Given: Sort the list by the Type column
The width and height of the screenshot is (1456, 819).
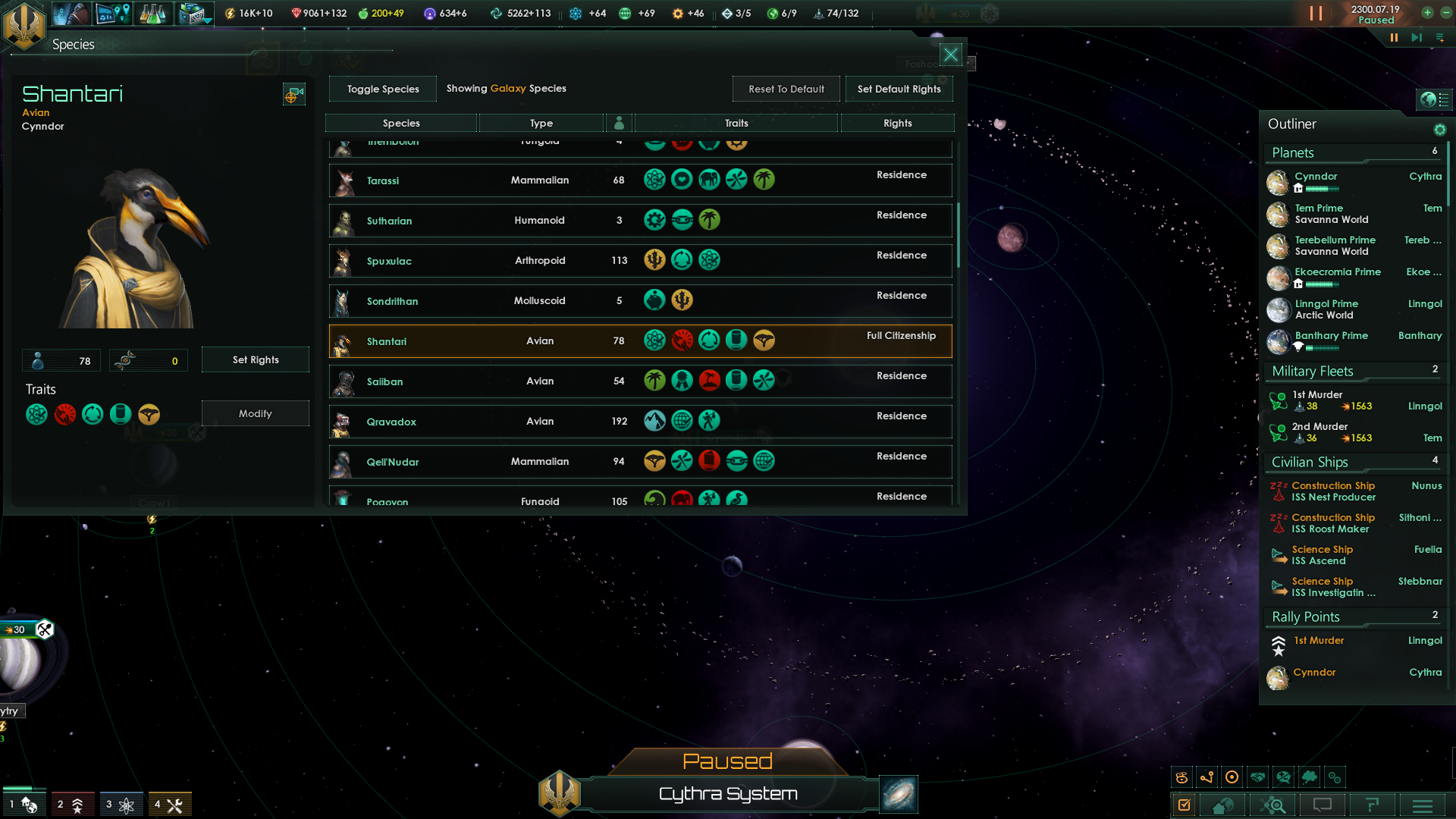Looking at the screenshot, I should [541, 123].
